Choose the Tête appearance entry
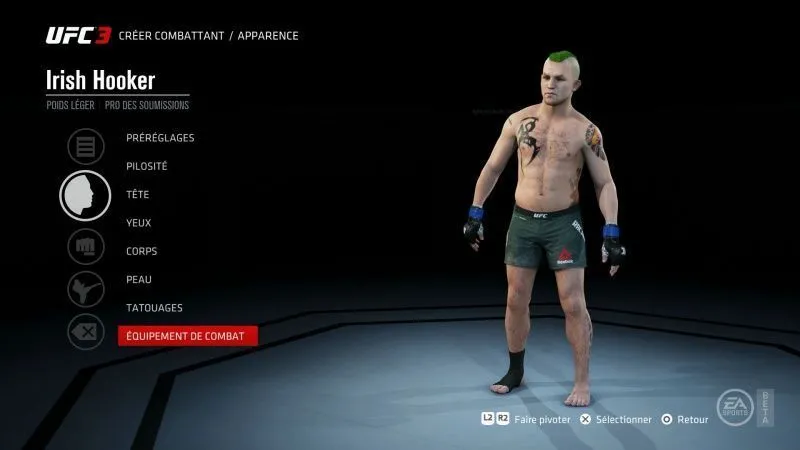The image size is (800, 450). click(x=138, y=194)
